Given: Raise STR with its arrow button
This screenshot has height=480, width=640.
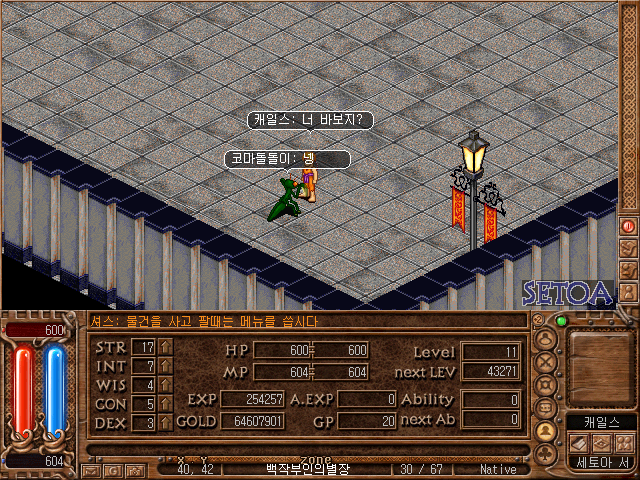Looking at the screenshot, I should (165, 347).
